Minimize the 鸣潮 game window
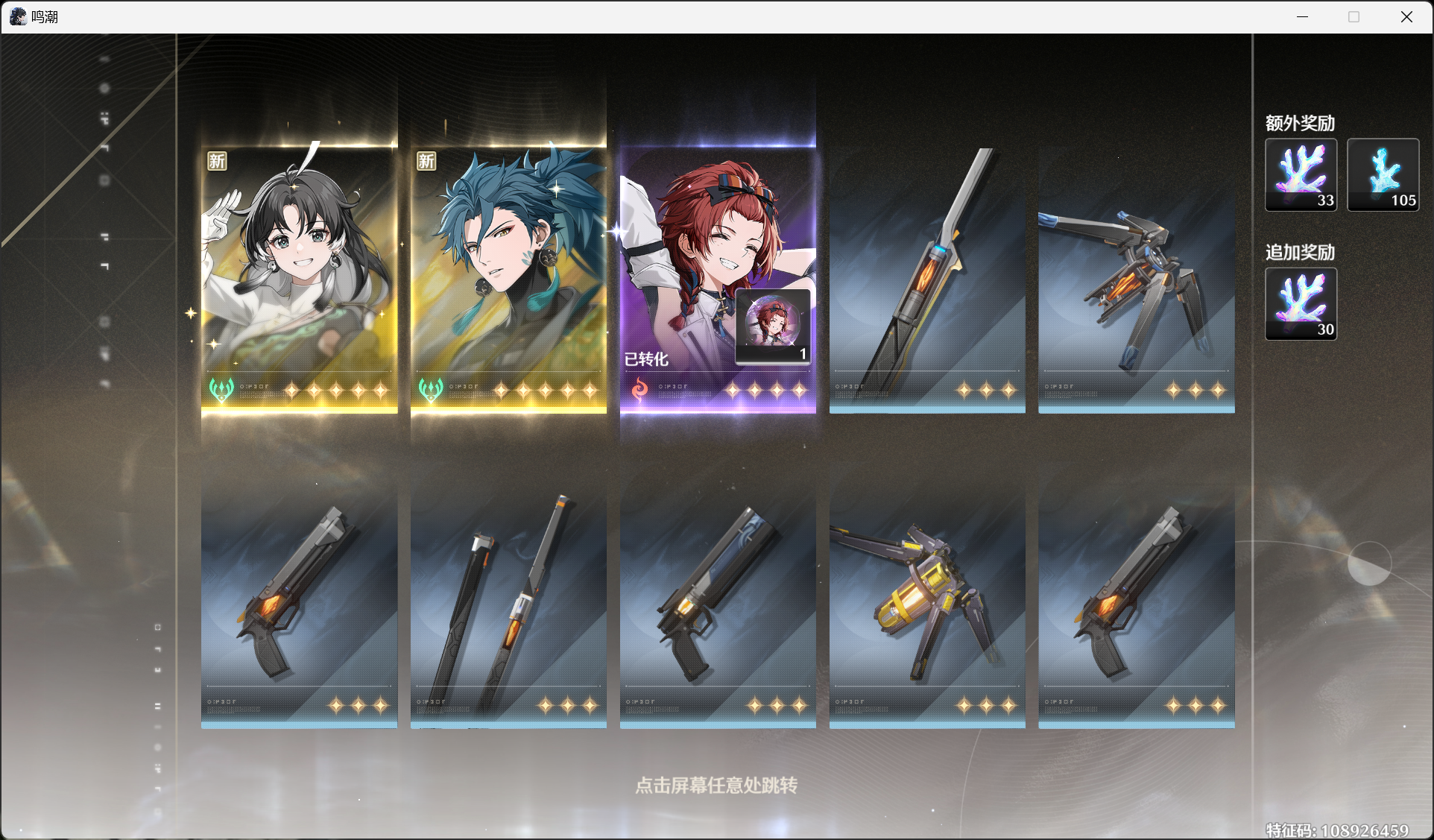The height and width of the screenshot is (840, 1434). click(x=1302, y=16)
